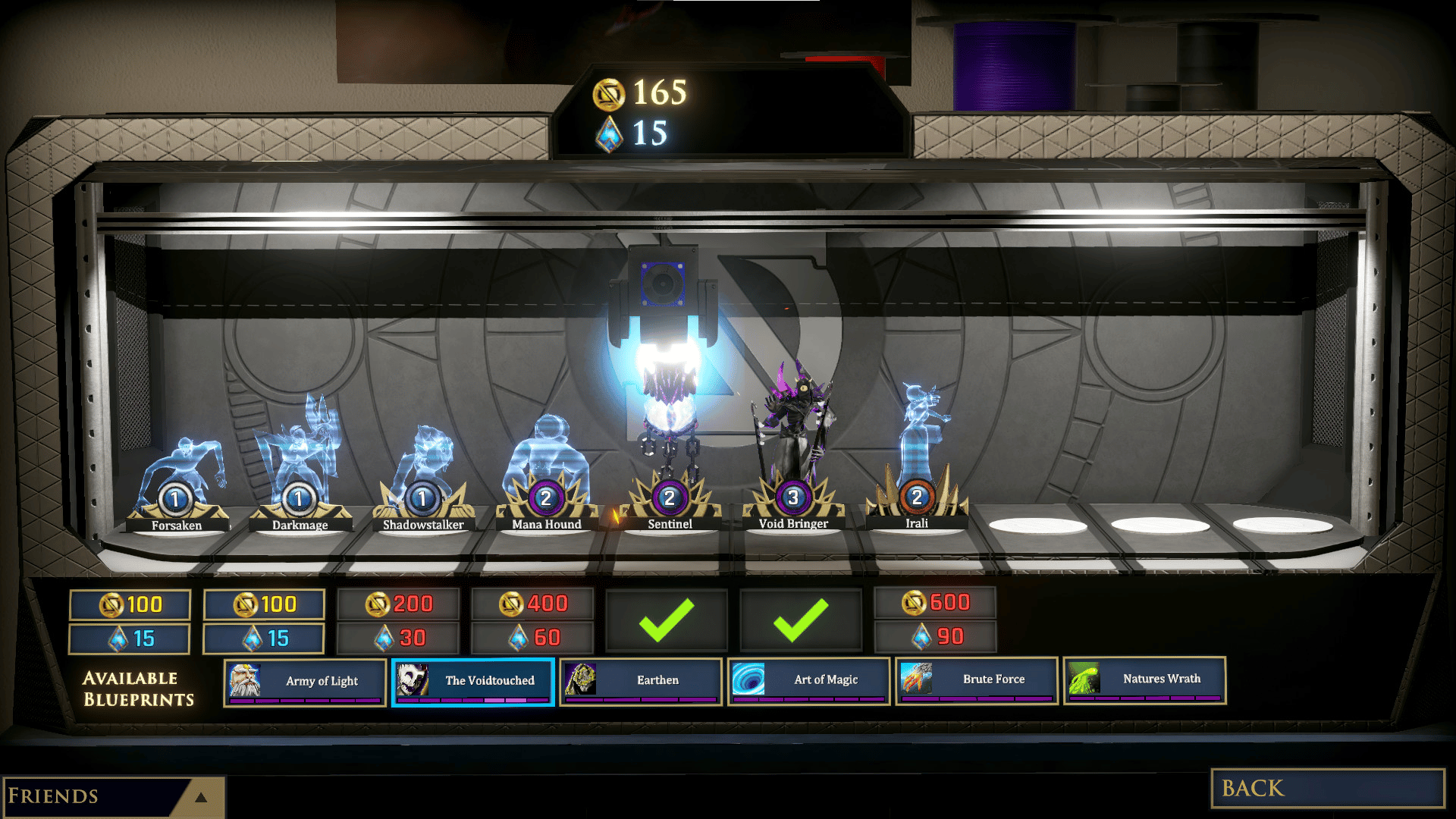Choose The Voidtouched blueprint
Screen dimensions: 1456x819
(x=473, y=681)
